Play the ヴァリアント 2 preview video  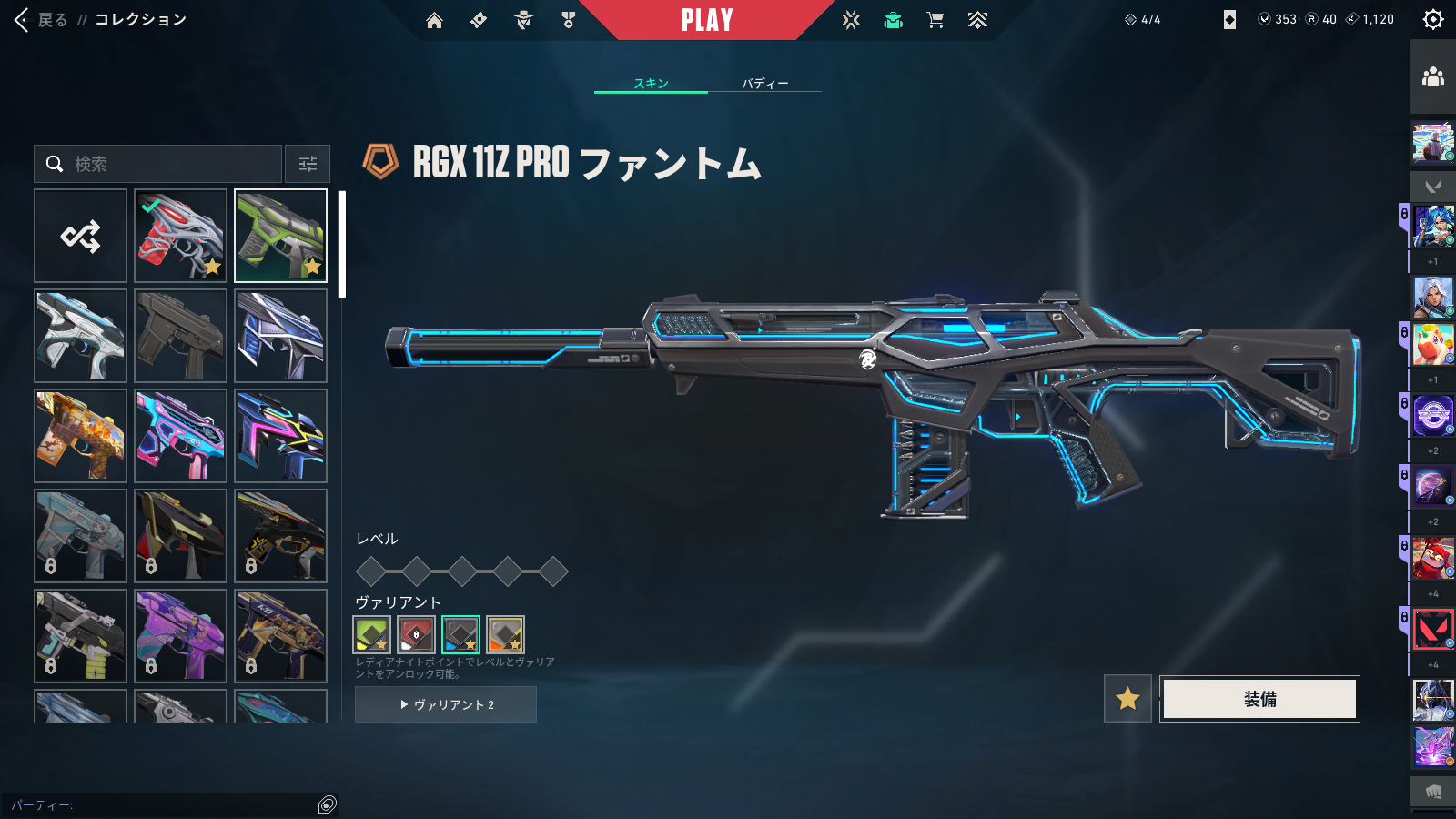point(446,704)
